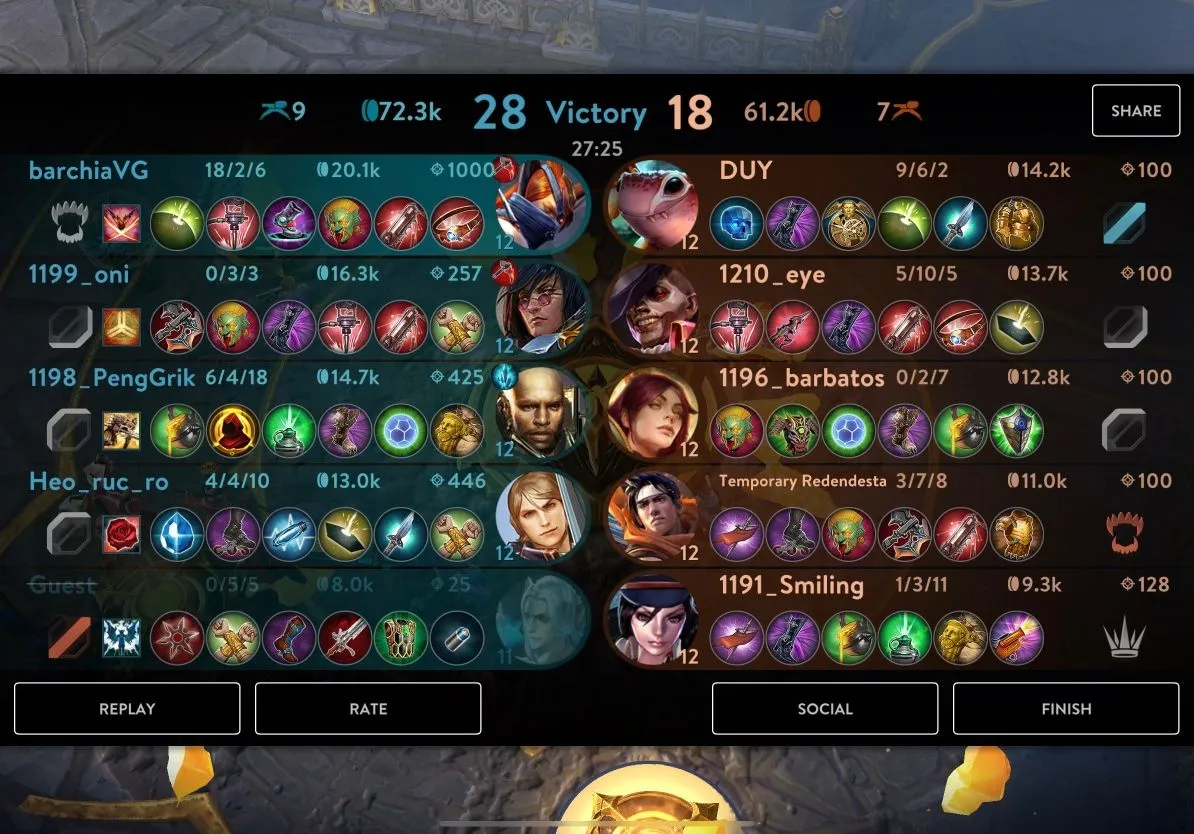Click DUY's pink creature hero portrait

click(x=652, y=207)
